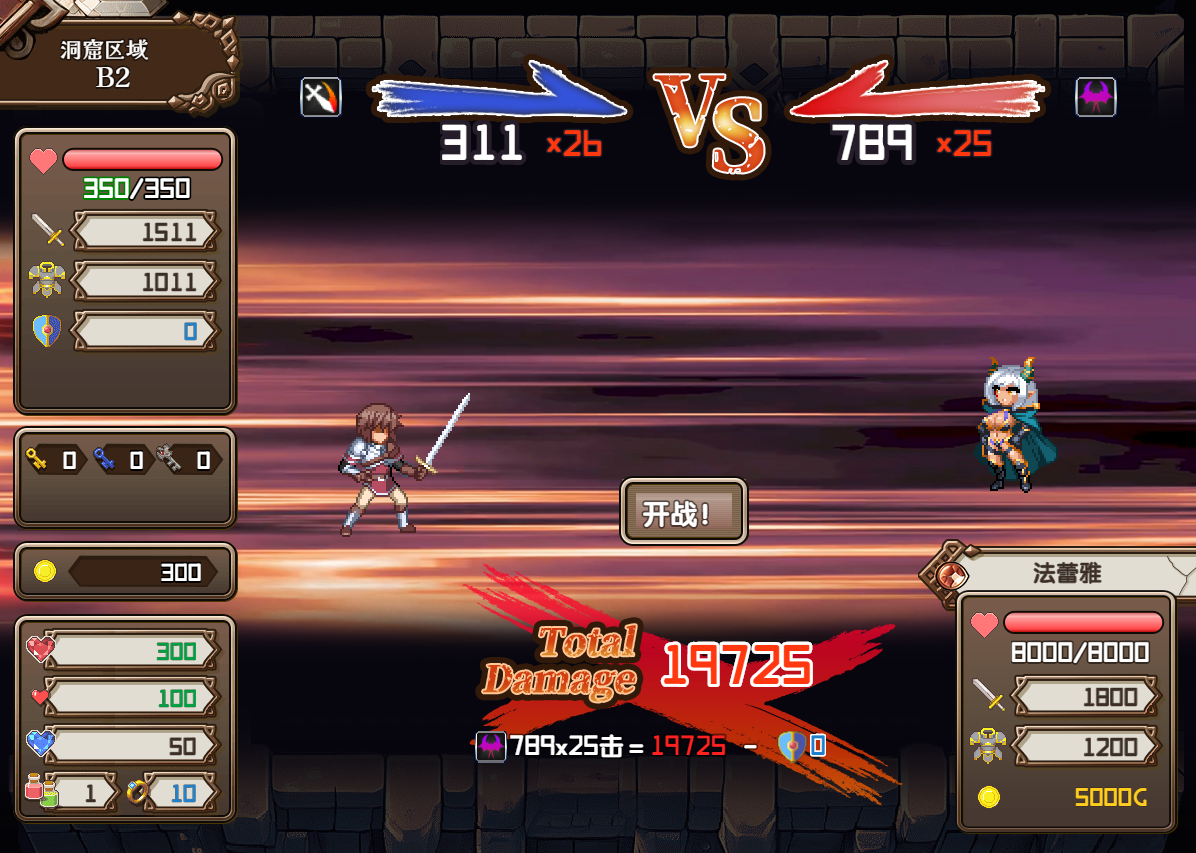Use the potion item in the bottom panel

coord(41,793)
